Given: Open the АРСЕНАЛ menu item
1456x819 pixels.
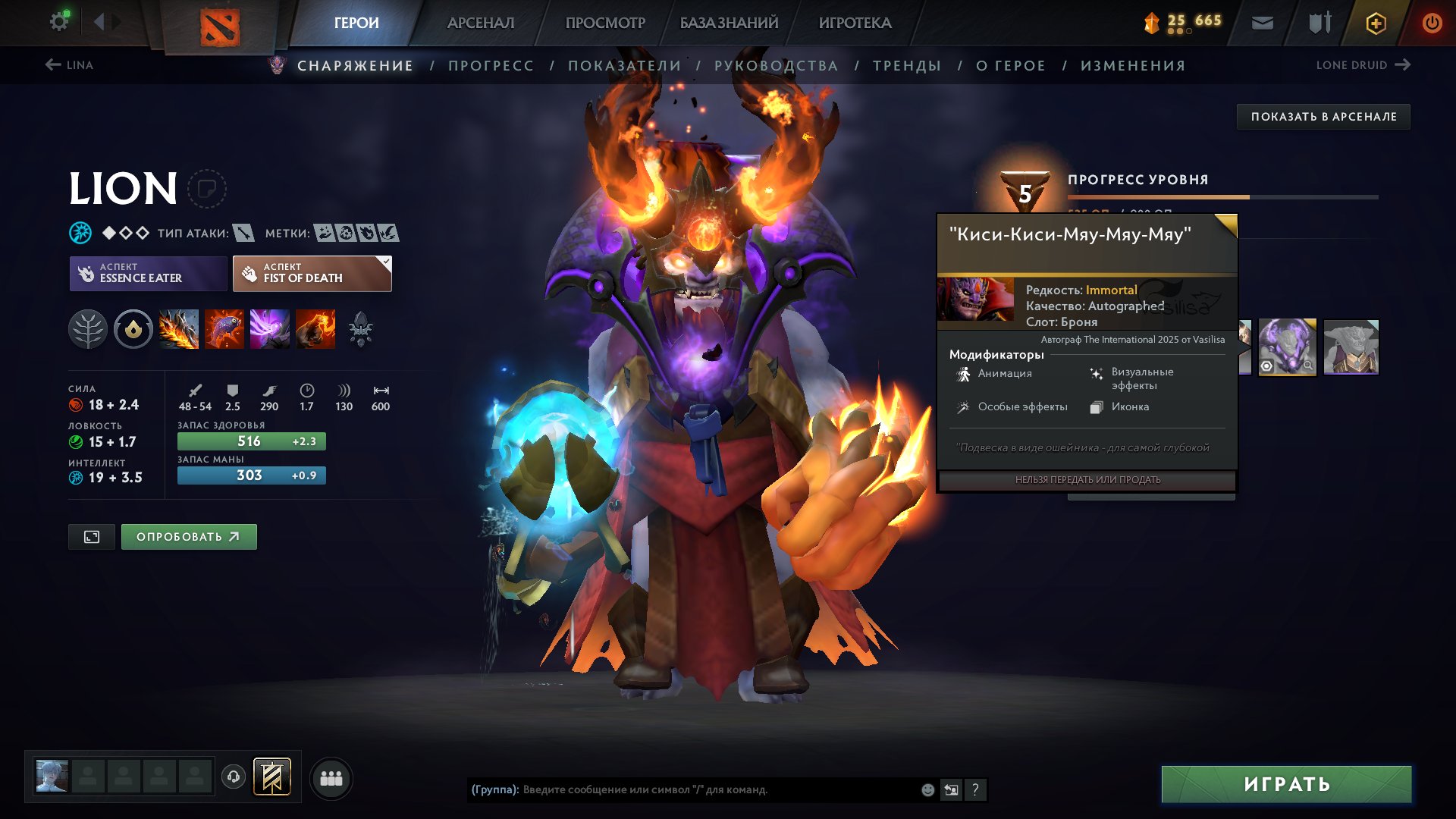Looking at the screenshot, I should point(480,23).
